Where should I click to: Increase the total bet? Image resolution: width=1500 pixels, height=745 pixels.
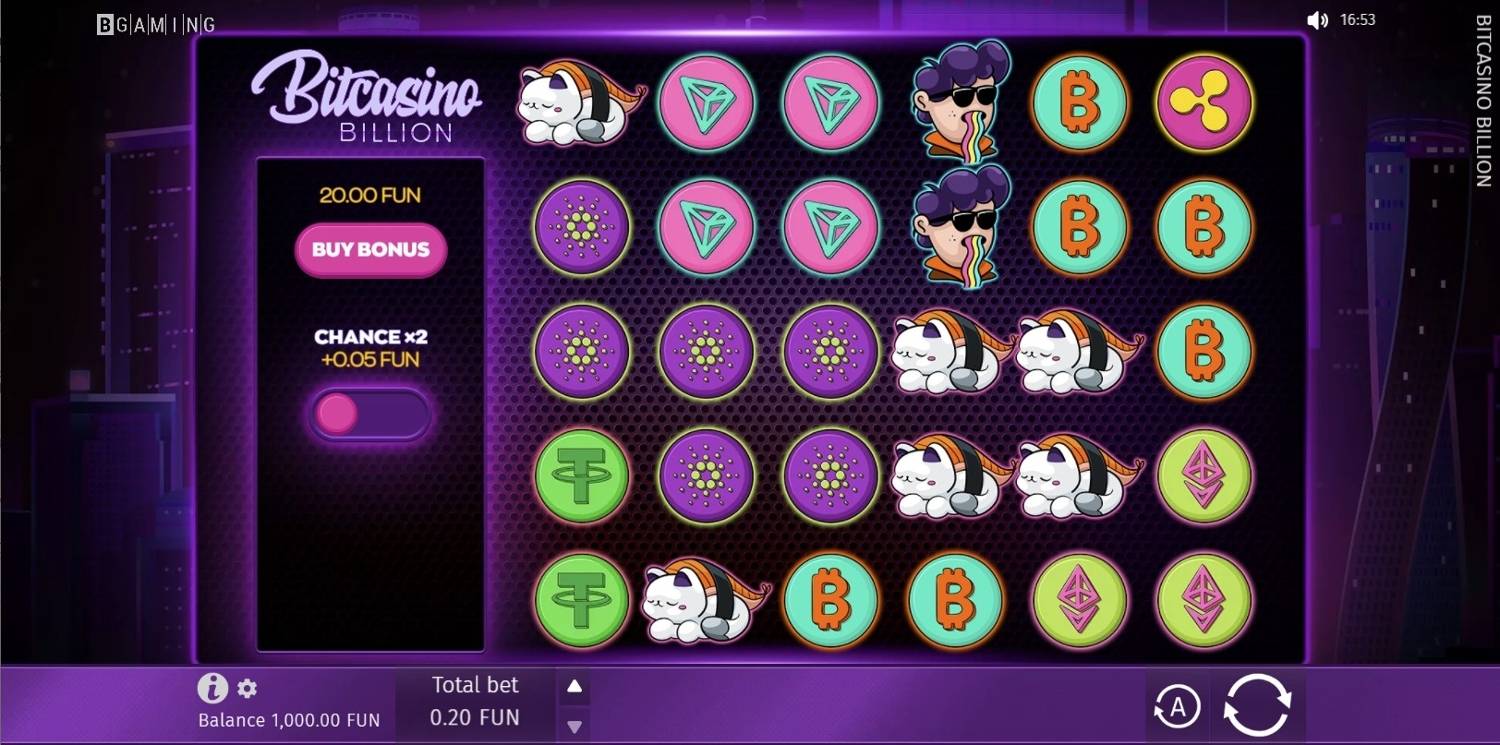(x=574, y=686)
